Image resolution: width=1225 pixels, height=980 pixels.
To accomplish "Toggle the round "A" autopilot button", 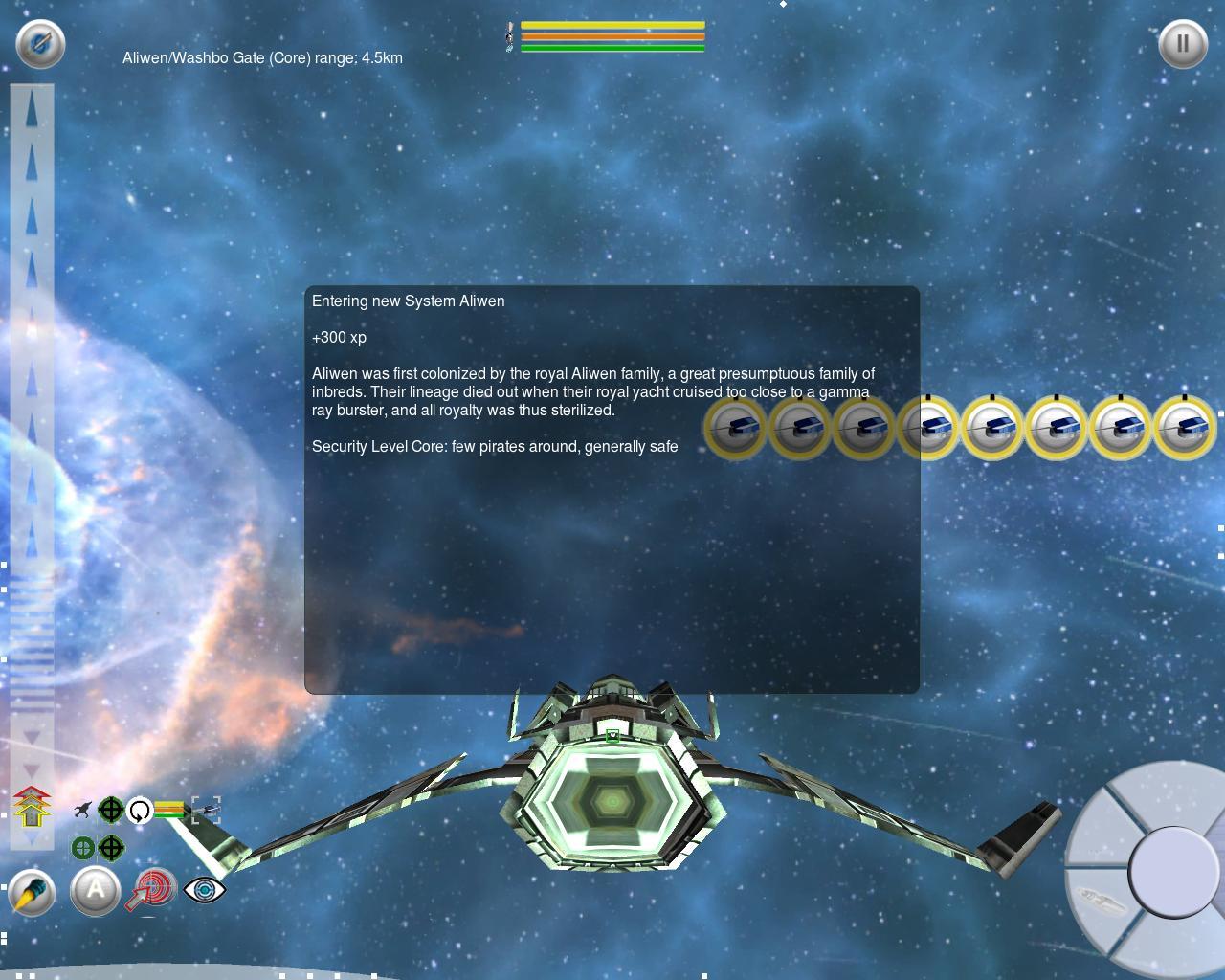I will pos(96,891).
